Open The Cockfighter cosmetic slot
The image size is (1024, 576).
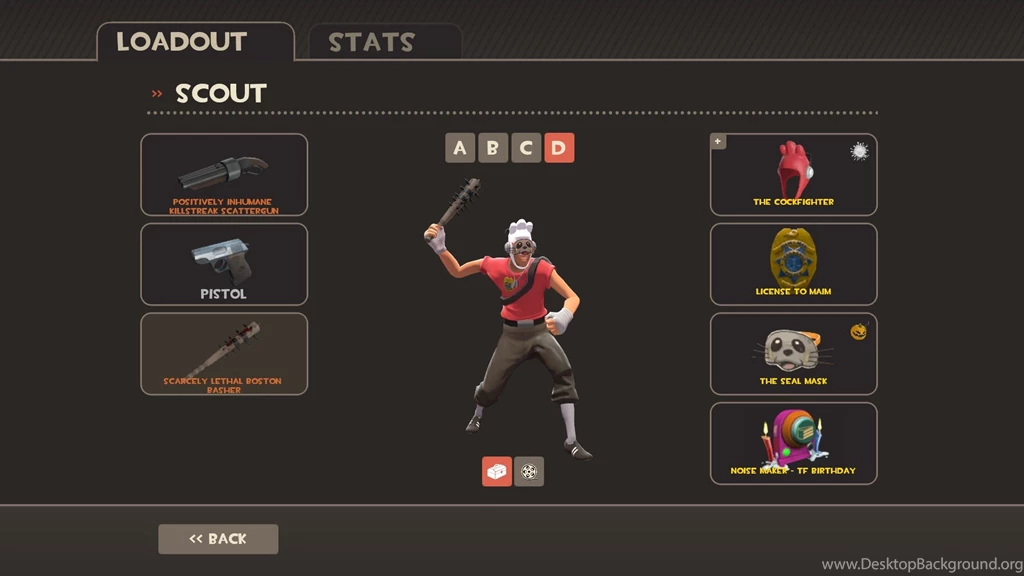793,175
